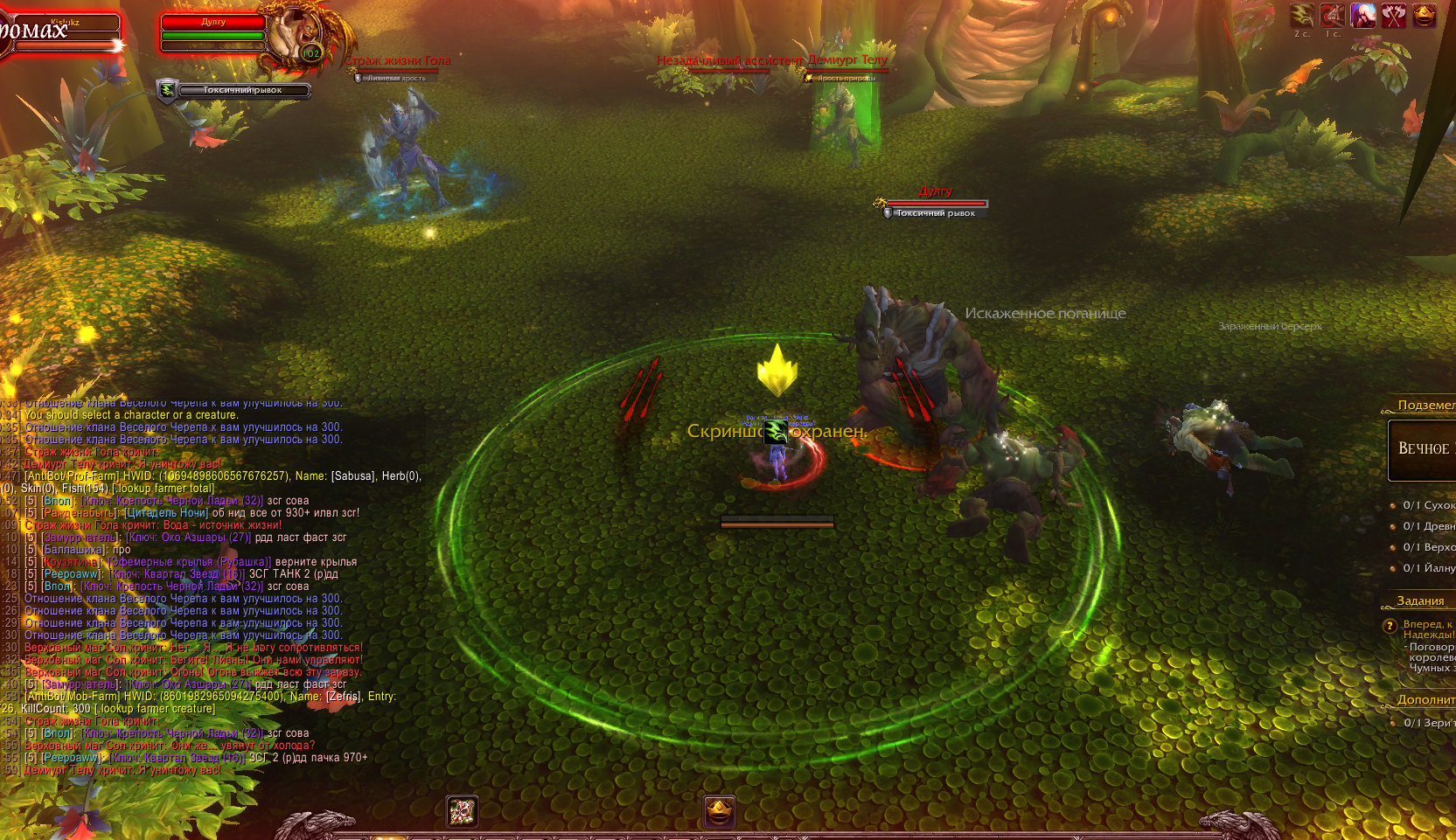
Task: Click the Токсичный рывок cast bar under target frame
Action: 243,90
